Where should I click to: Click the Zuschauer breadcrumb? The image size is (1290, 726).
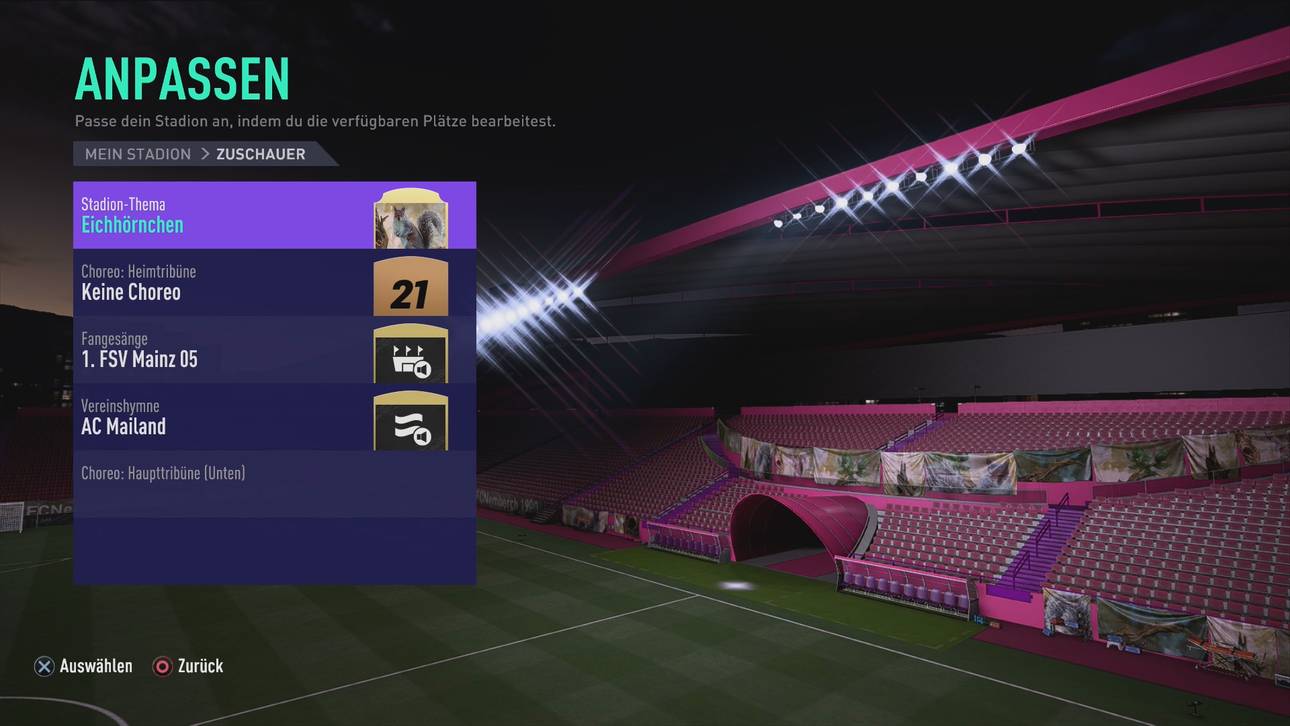[261, 154]
